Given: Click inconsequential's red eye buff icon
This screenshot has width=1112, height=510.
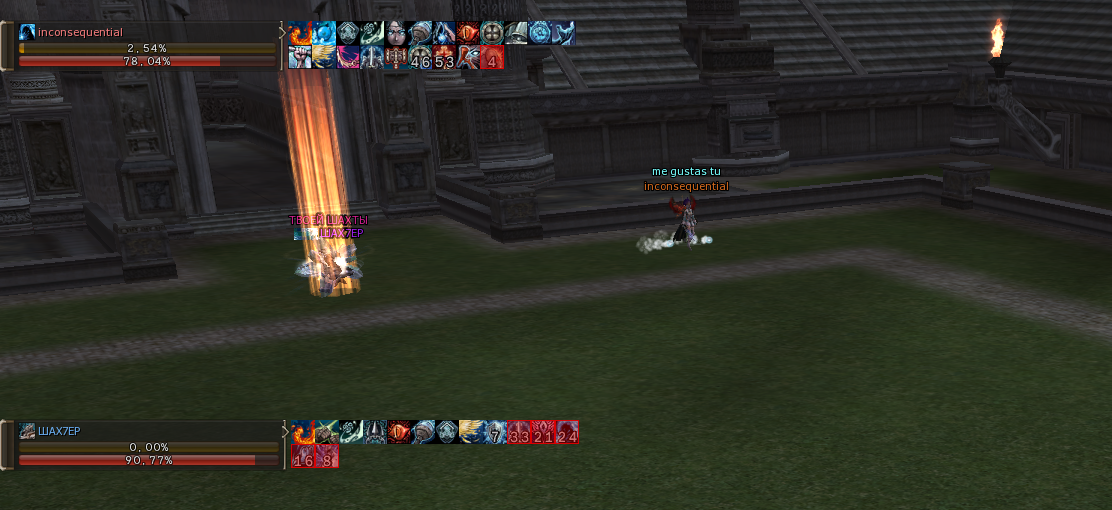Looking at the screenshot, I should click(x=468, y=33).
